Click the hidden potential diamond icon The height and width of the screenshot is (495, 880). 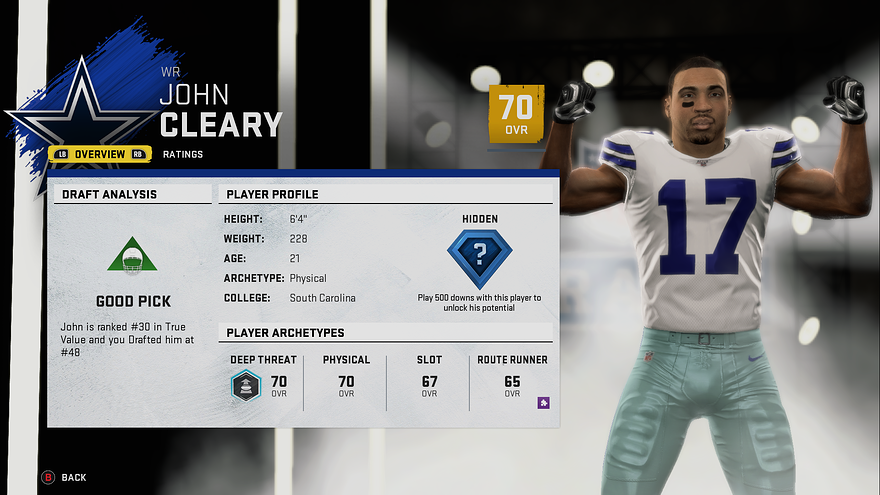click(479, 258)
